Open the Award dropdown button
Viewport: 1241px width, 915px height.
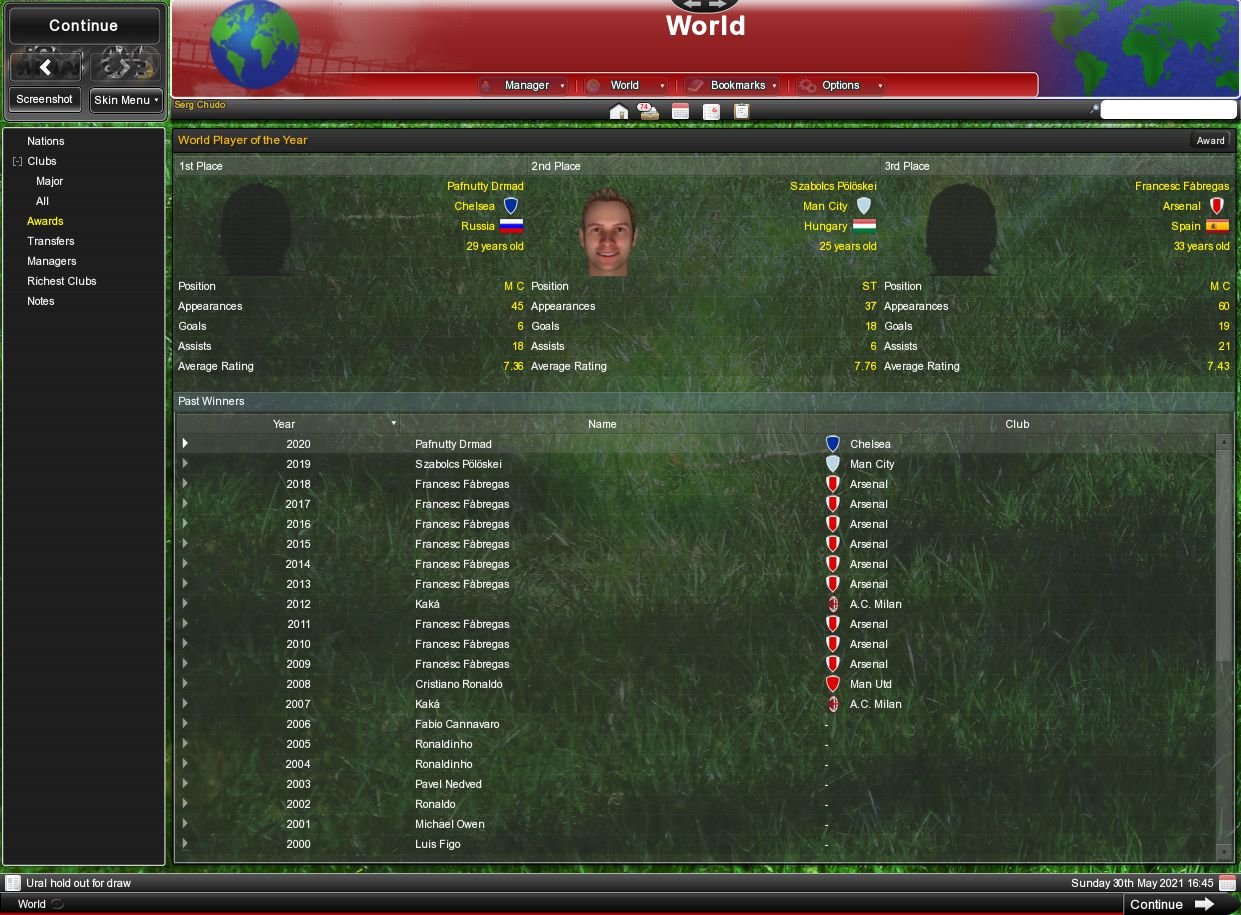click(x=1210, y=141)
